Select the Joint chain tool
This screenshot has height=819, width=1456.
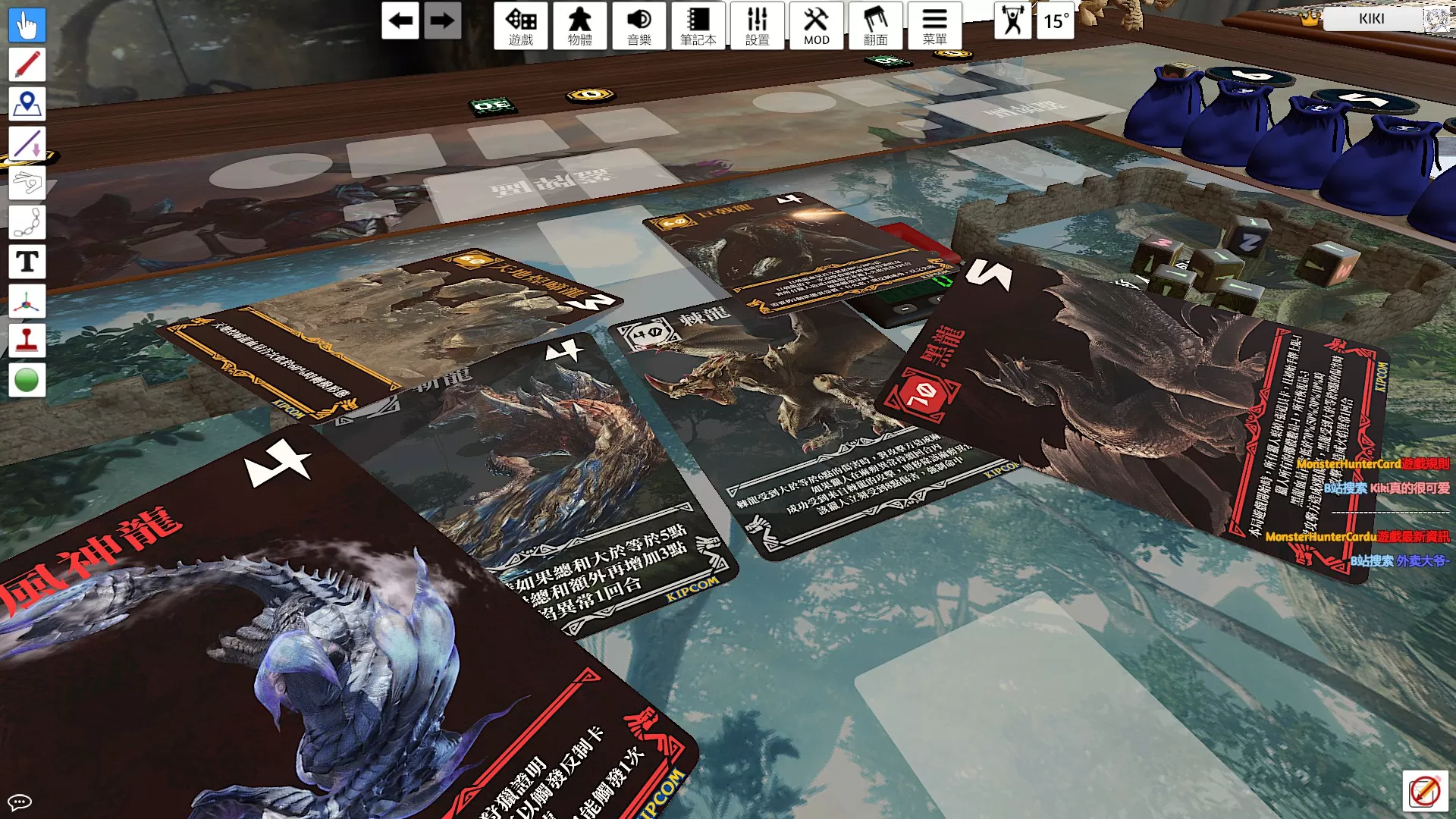click(x=27, y=223)
